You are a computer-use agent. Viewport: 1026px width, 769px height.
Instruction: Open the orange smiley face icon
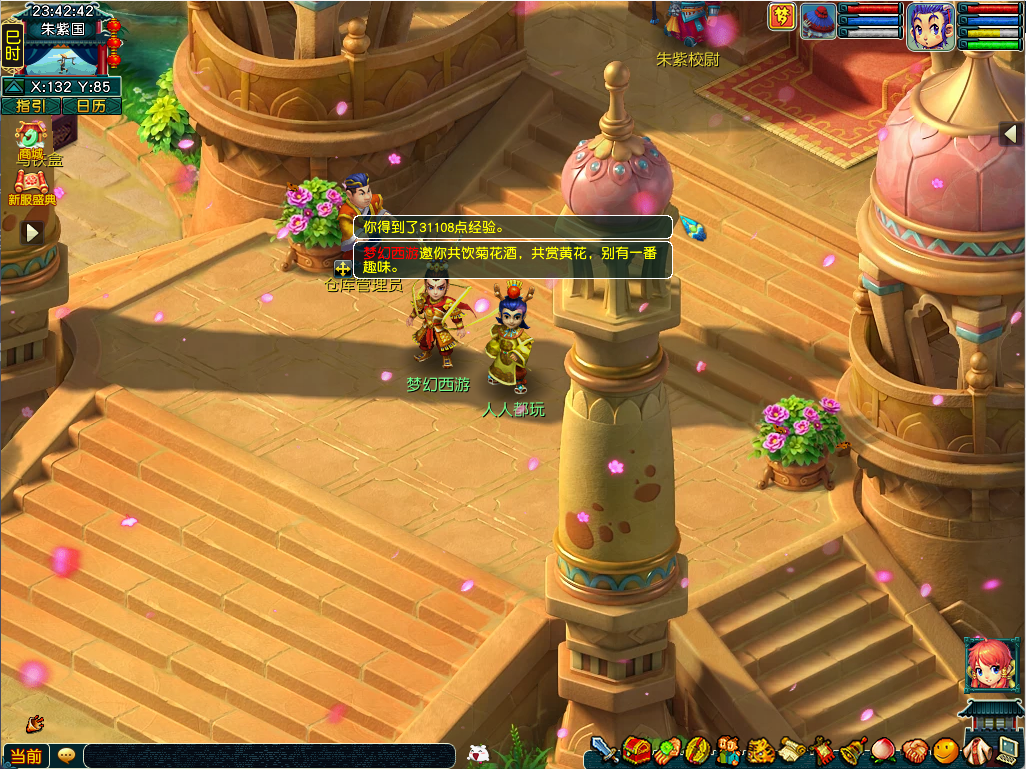tap(946, 749)
